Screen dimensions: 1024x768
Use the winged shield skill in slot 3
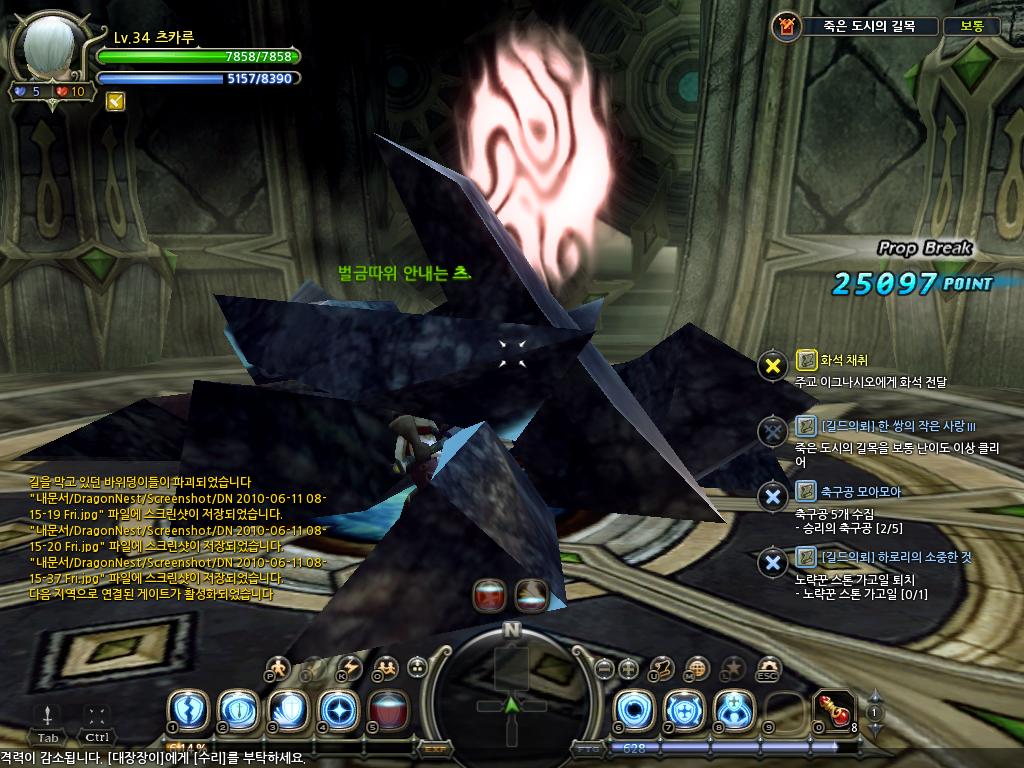tap(287, 709)
